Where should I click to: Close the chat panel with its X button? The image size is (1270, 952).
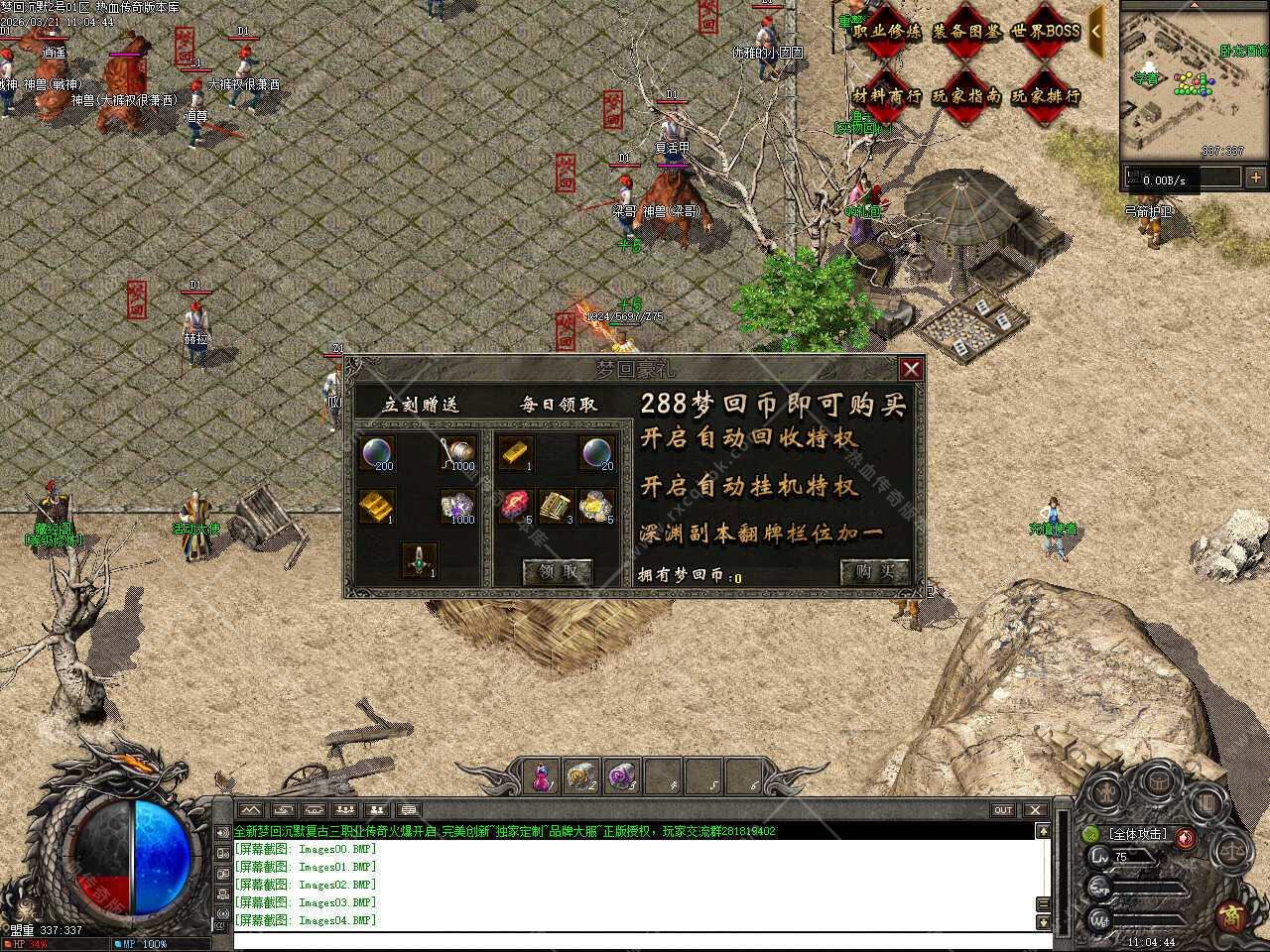[x=1035, y=810]
